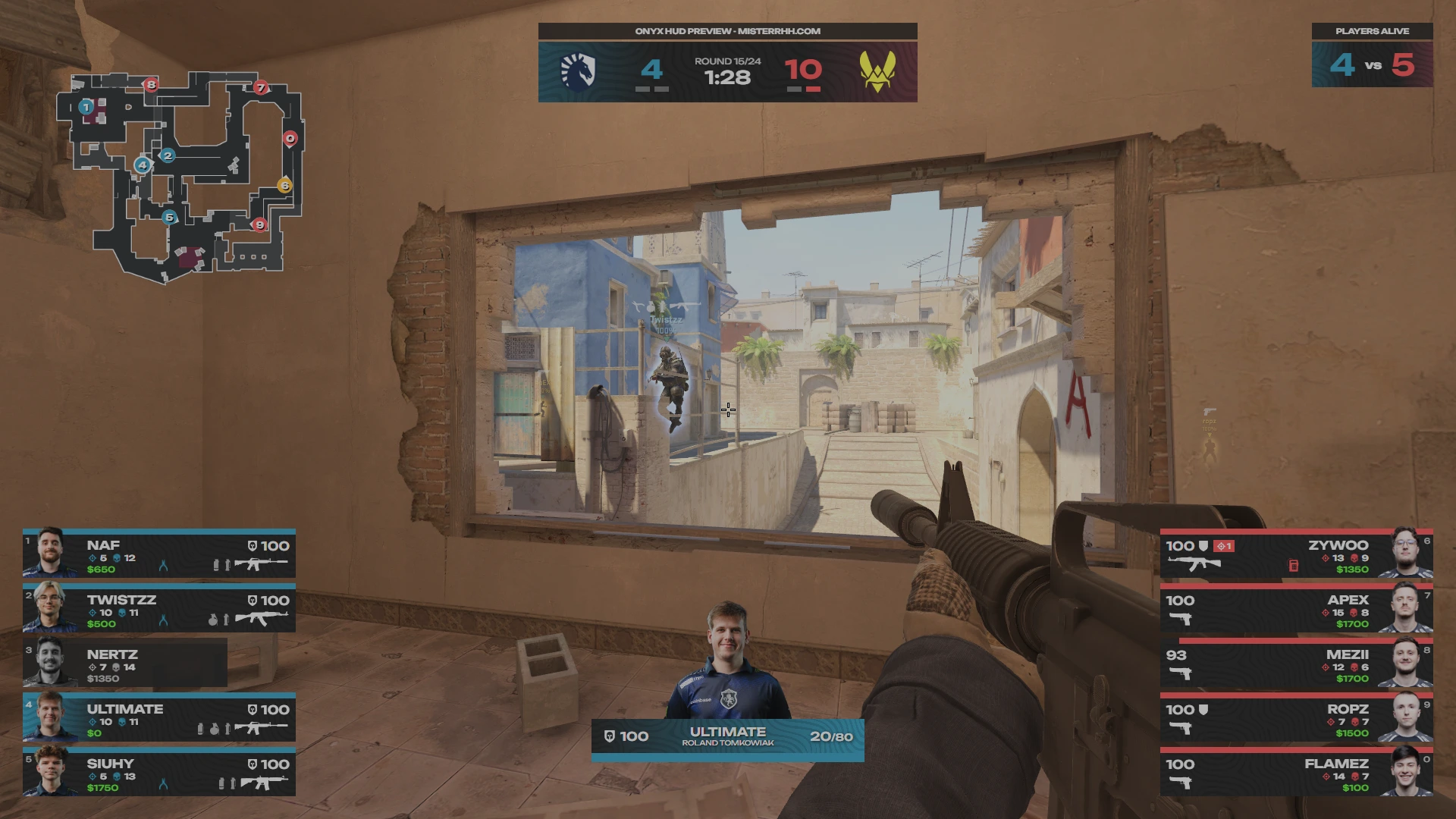This screenshot has width=1456, height=819.
Task: Select mezii's player row
Action: coord(1296,664)
